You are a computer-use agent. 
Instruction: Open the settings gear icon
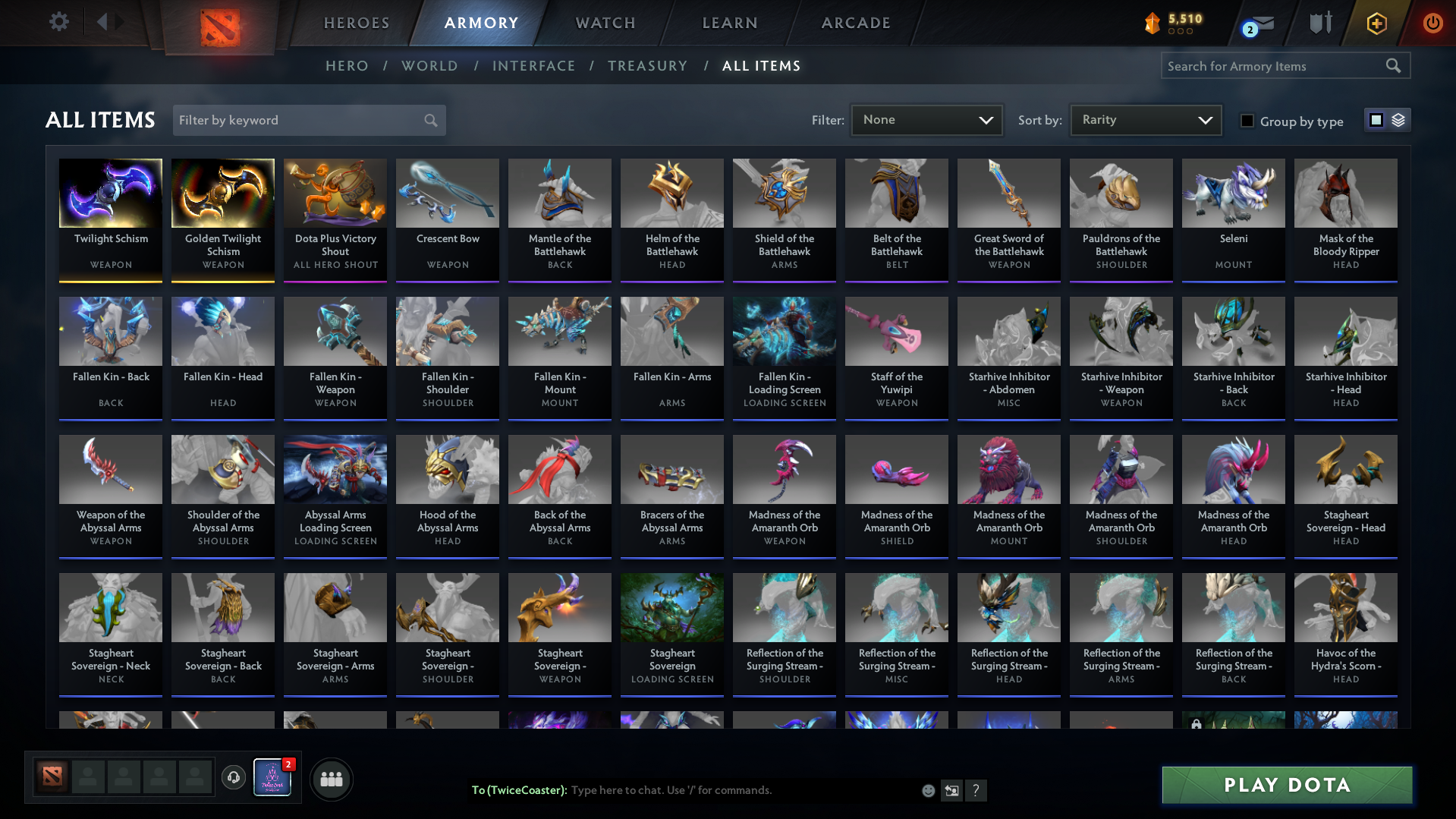pyautogui.click(x=58, y=22)
